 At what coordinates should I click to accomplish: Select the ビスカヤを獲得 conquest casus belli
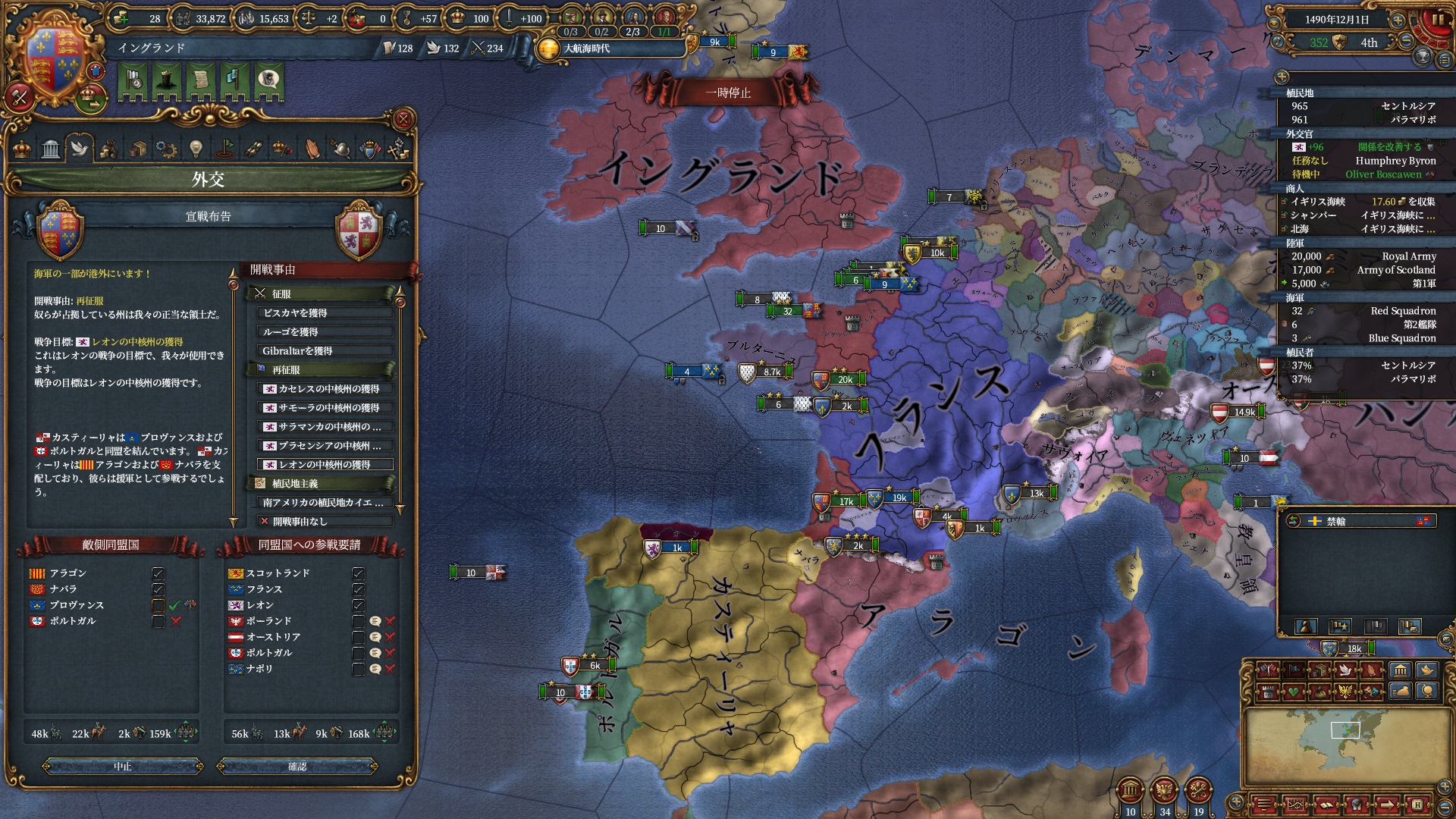coord(325,313)
